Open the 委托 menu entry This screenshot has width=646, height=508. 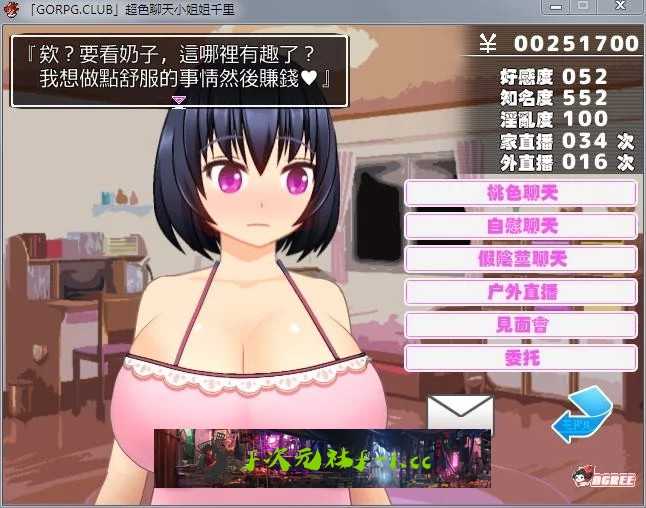tap(521, 357)
